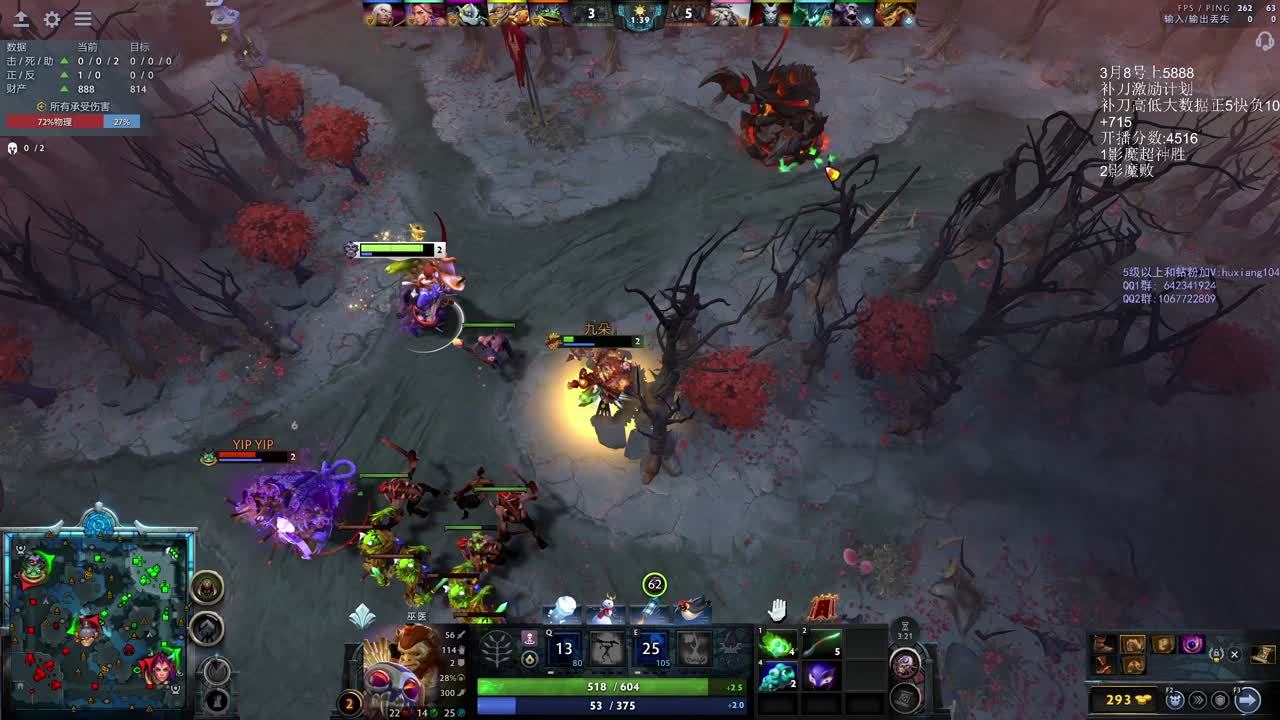Clear the quick-buy with X button
1280x720 pixels.
(x=1234, y=654)
